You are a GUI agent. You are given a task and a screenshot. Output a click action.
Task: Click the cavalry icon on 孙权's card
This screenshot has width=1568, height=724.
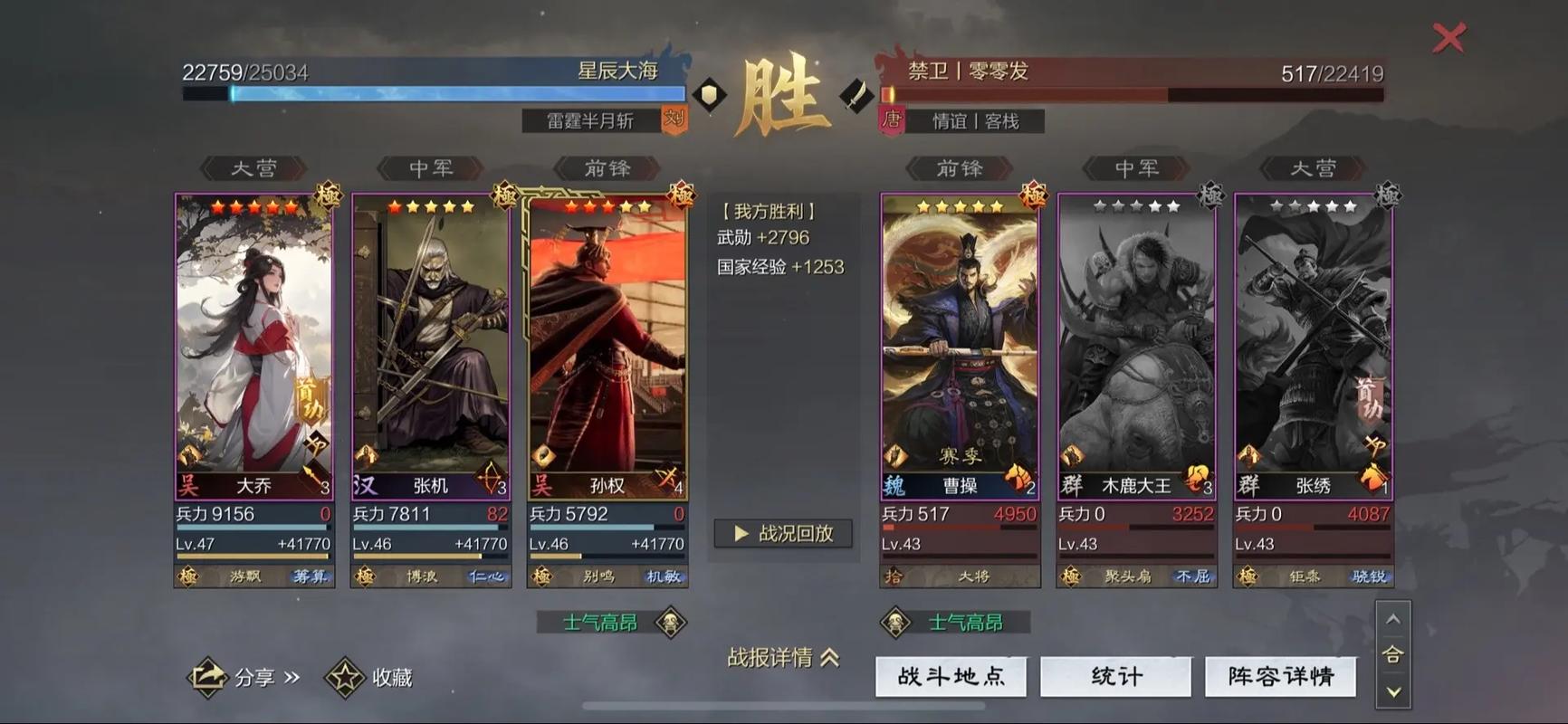click(x=668, y=474)
